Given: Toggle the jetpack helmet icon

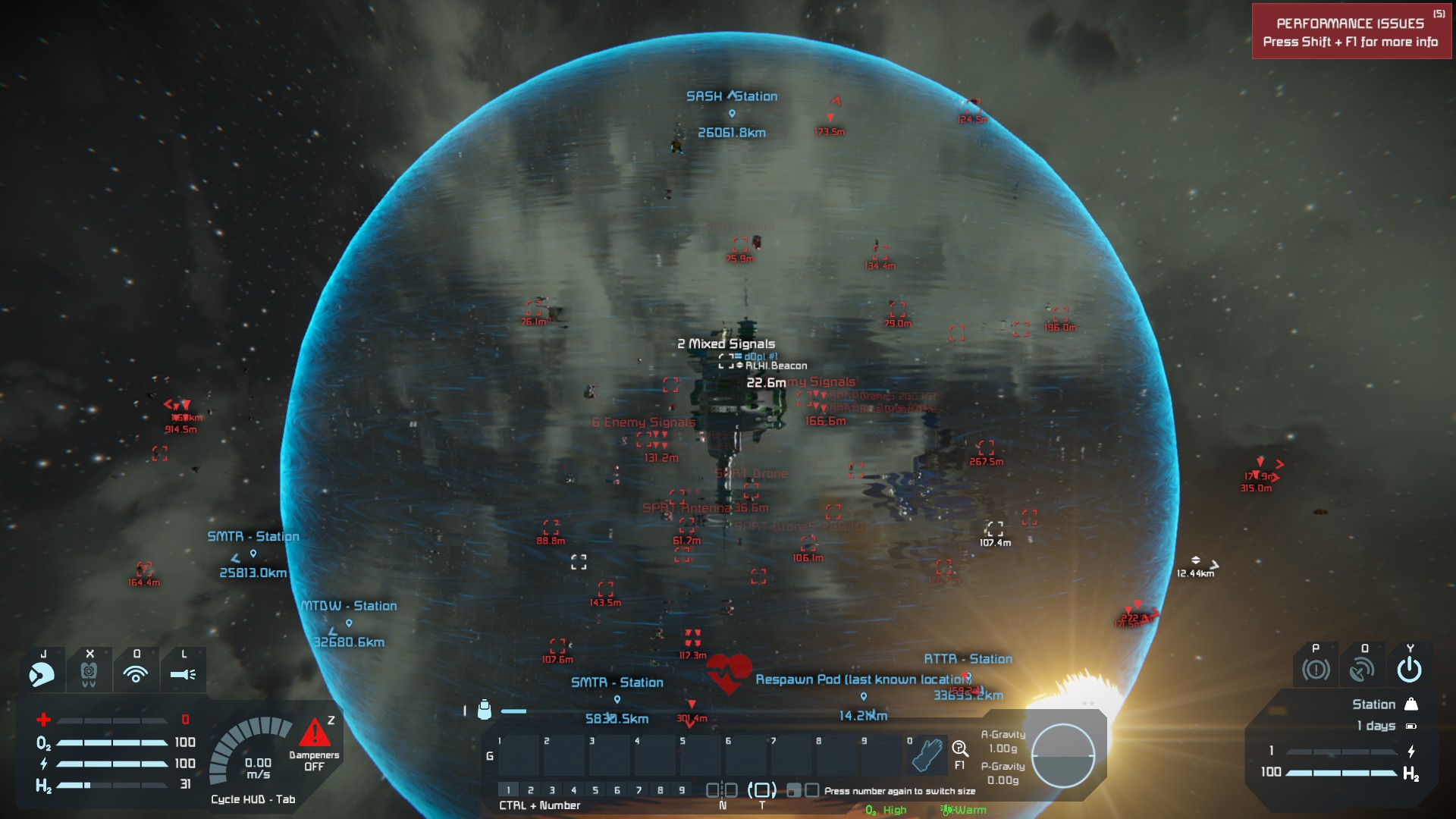Looking at the screenshot, I should [42, 673].
